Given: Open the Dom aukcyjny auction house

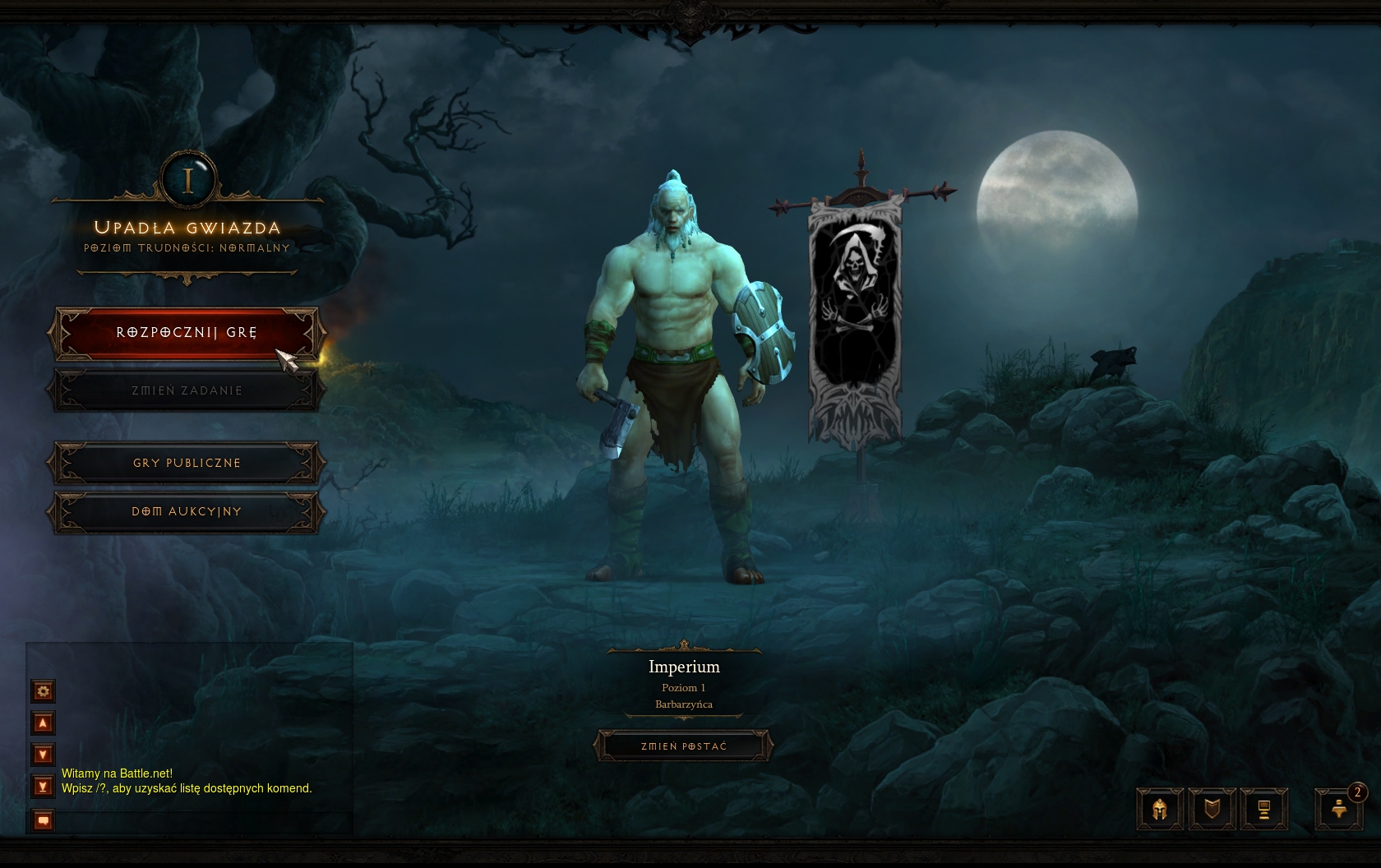Looking at the screenshot, I should coord(187,511).
